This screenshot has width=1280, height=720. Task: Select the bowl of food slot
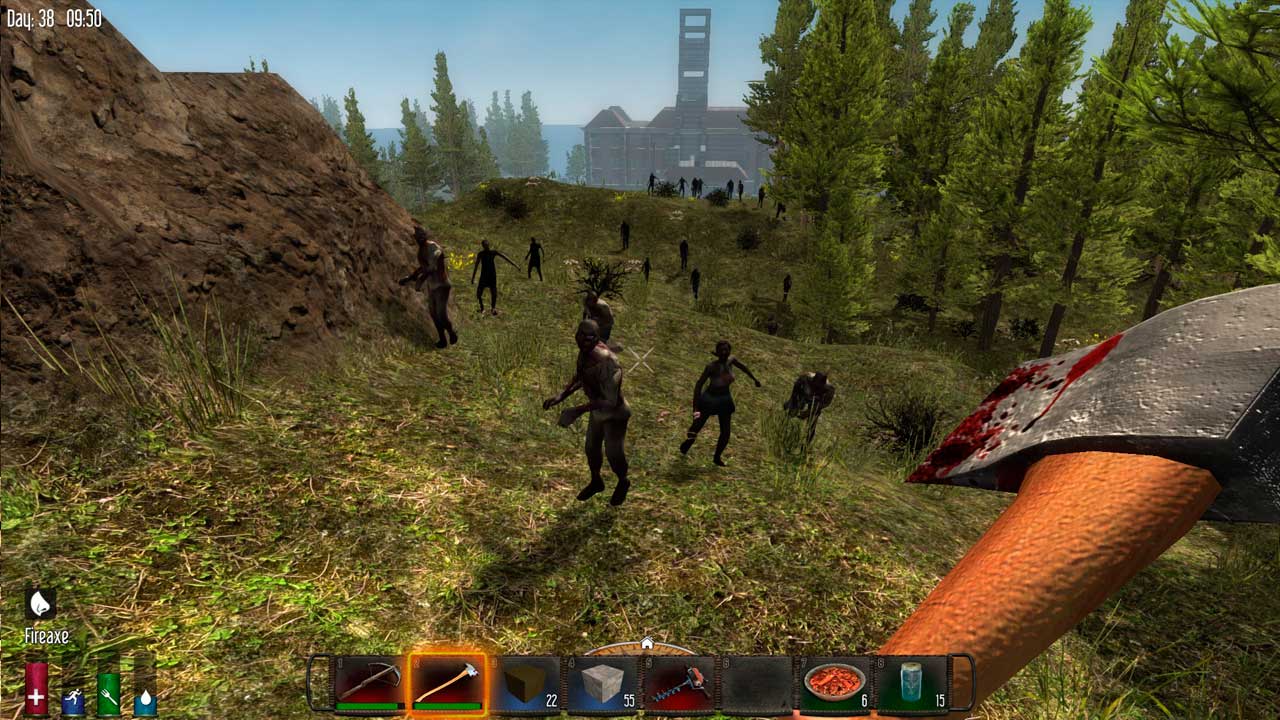click(x=834, y=684)
